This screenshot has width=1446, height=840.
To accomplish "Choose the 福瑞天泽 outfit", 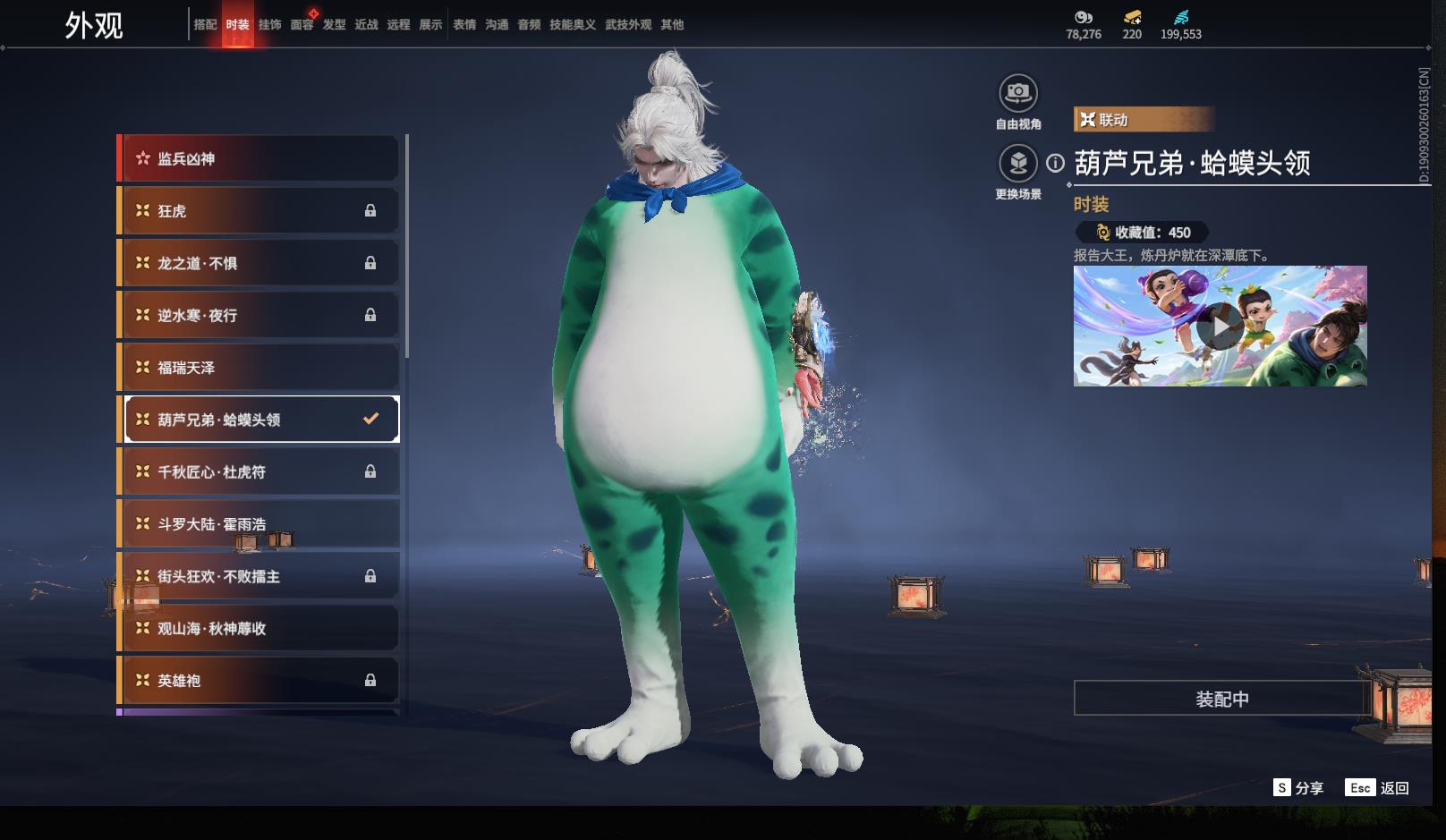I will pyautogui.click(x=259, y=368).
